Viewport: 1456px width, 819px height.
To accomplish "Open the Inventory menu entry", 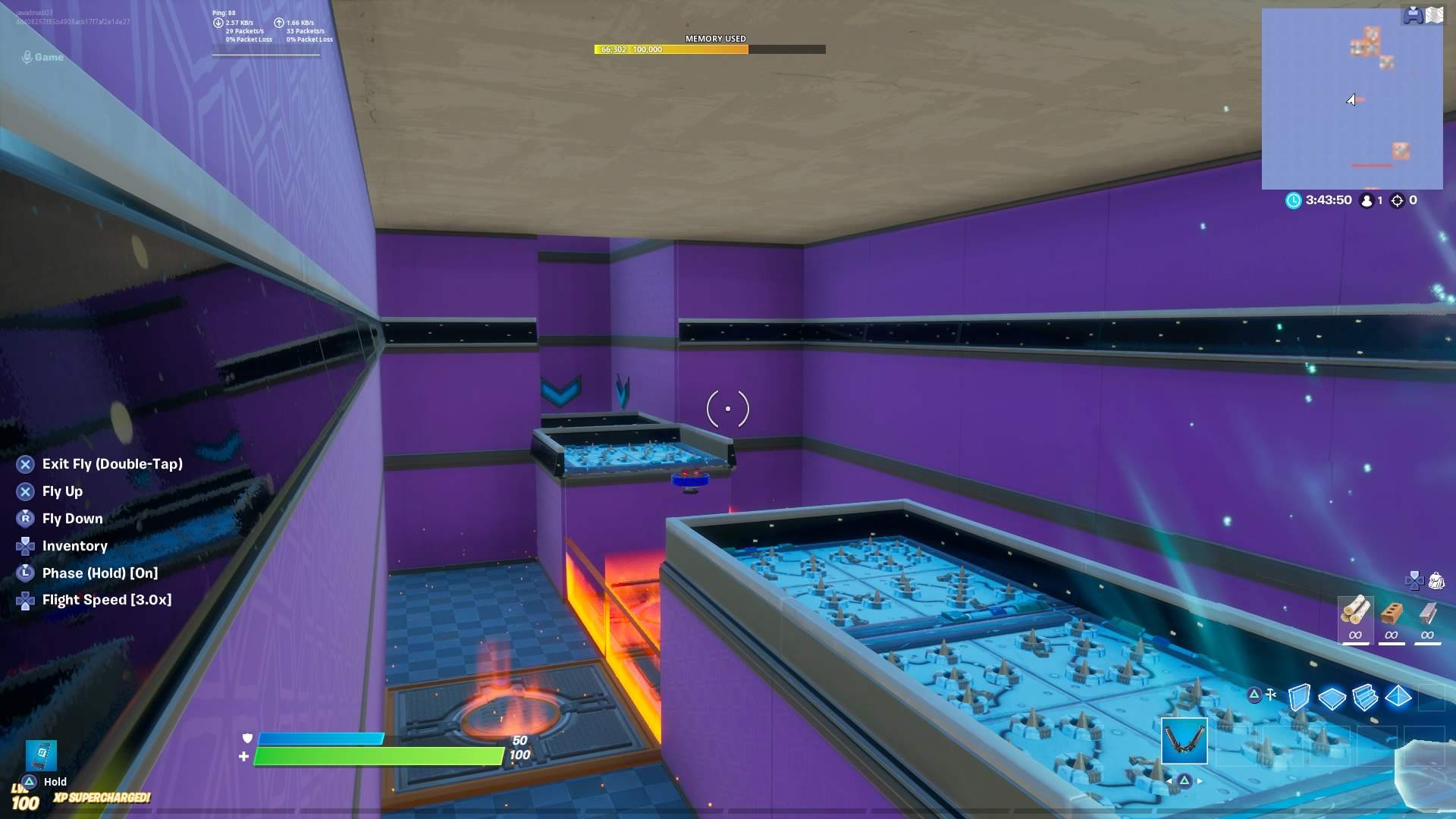I will pos(75,546).
